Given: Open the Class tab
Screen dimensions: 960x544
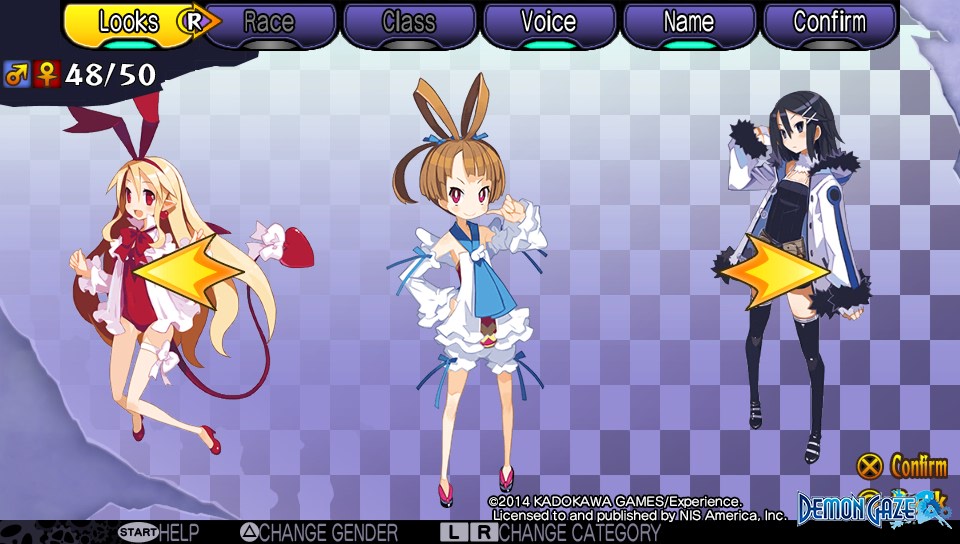Looking at the screenshot, I should click(409, 23).
